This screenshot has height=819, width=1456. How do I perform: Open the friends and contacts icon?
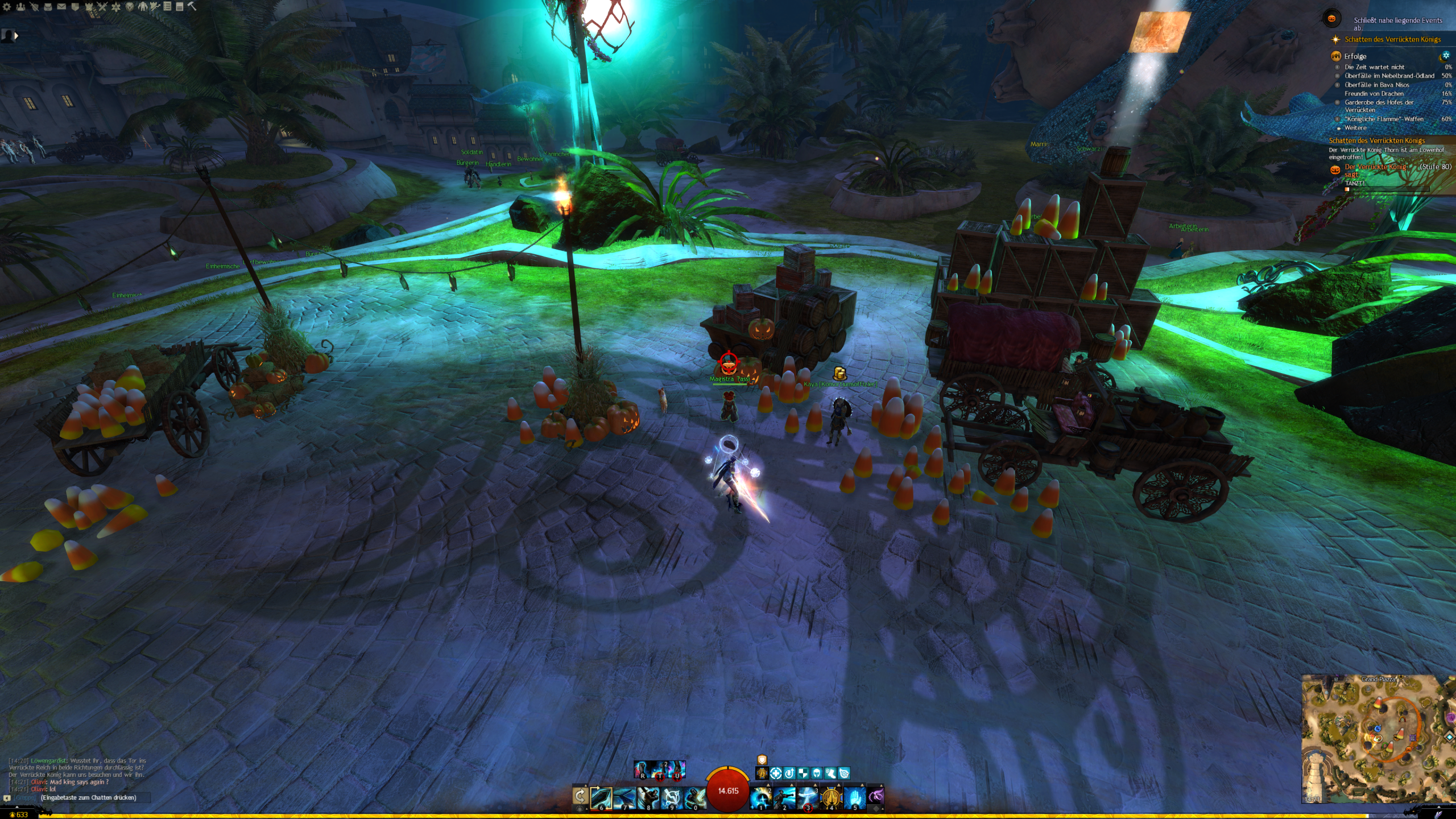(20, 7)
